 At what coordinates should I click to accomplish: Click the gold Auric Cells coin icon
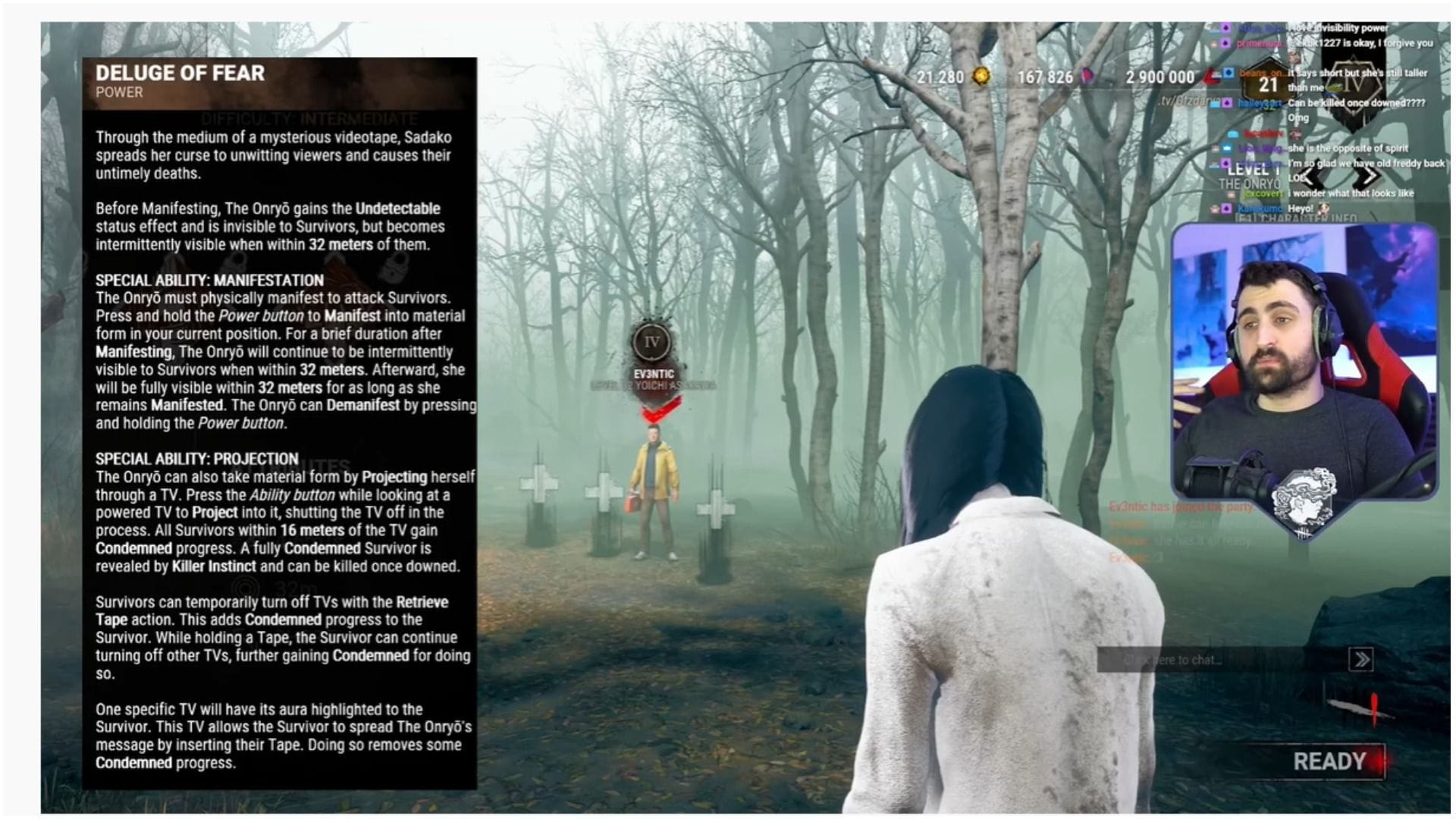pyautogui.click(x=981, y=77)
